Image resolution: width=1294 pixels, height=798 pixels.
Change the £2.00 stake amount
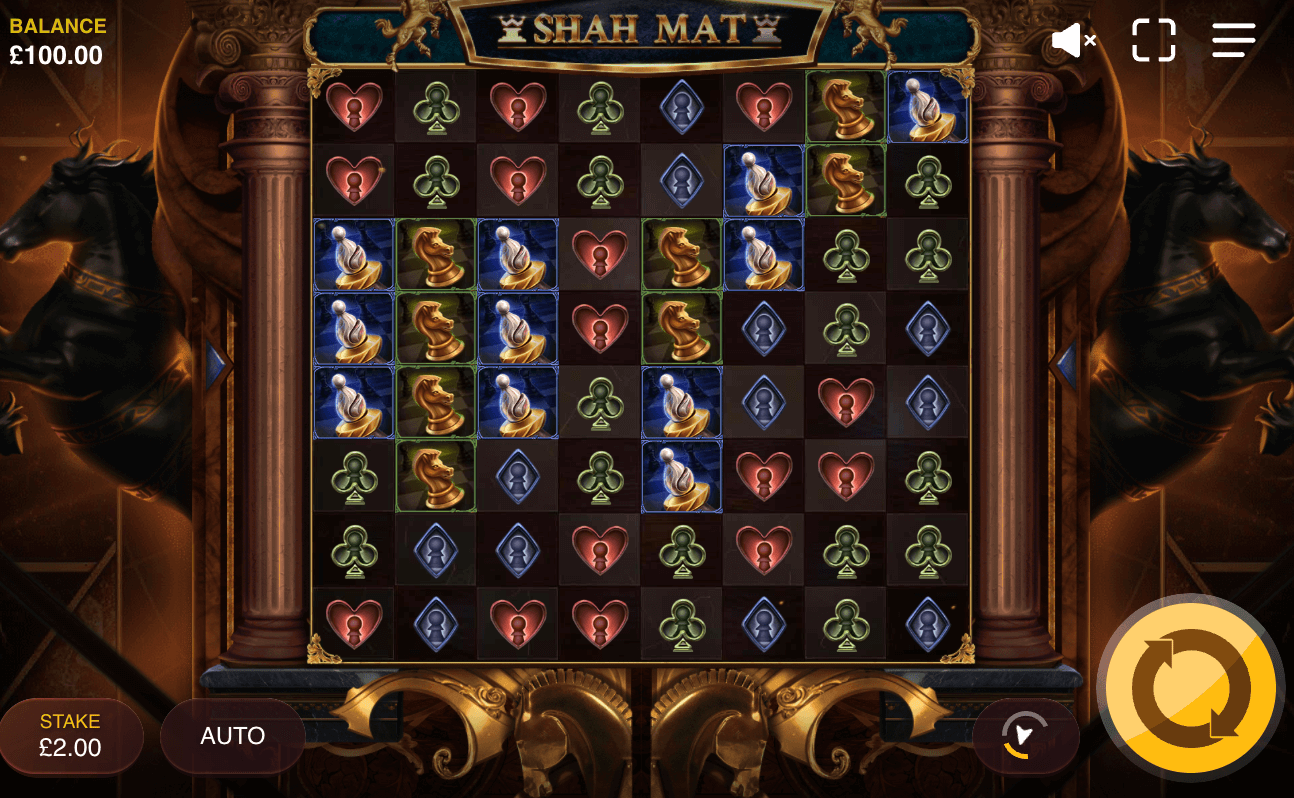click(x=71, y=736)
